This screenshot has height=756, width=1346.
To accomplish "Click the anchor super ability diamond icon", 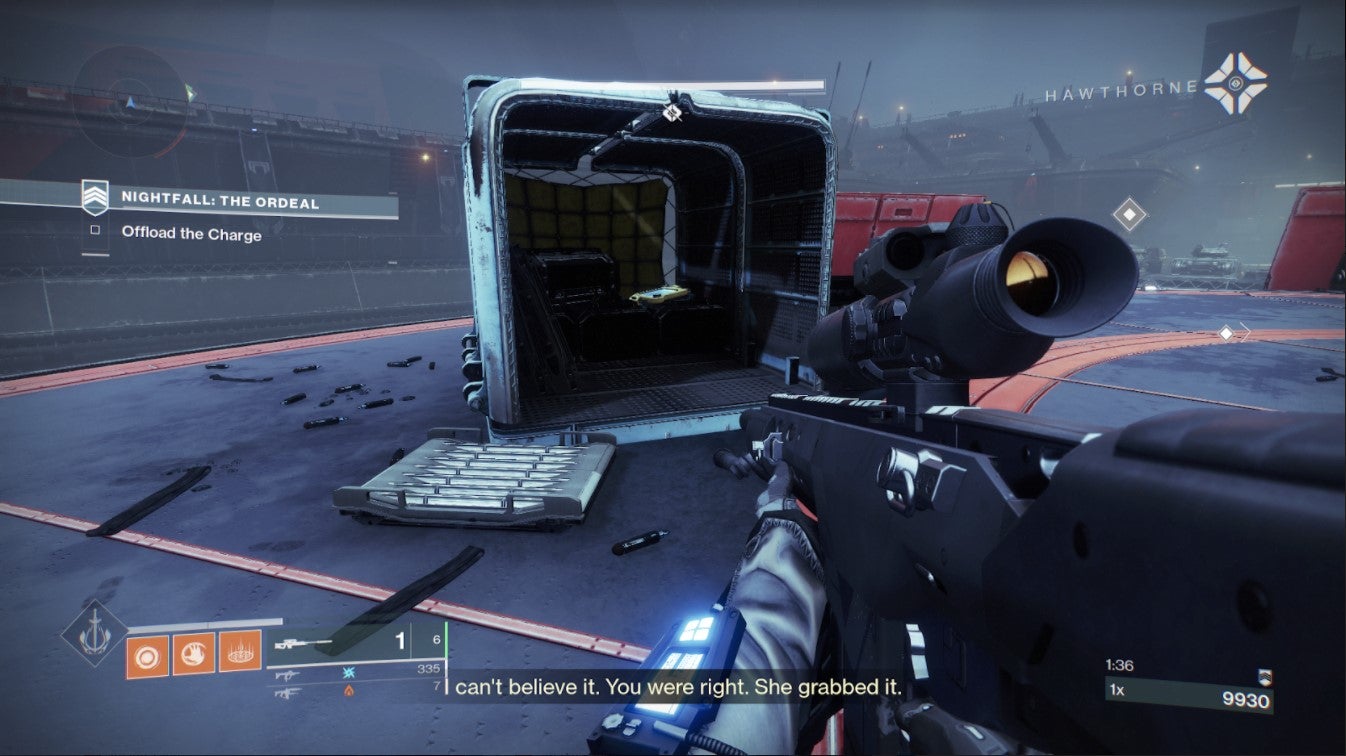I will (x=93, y=636).
